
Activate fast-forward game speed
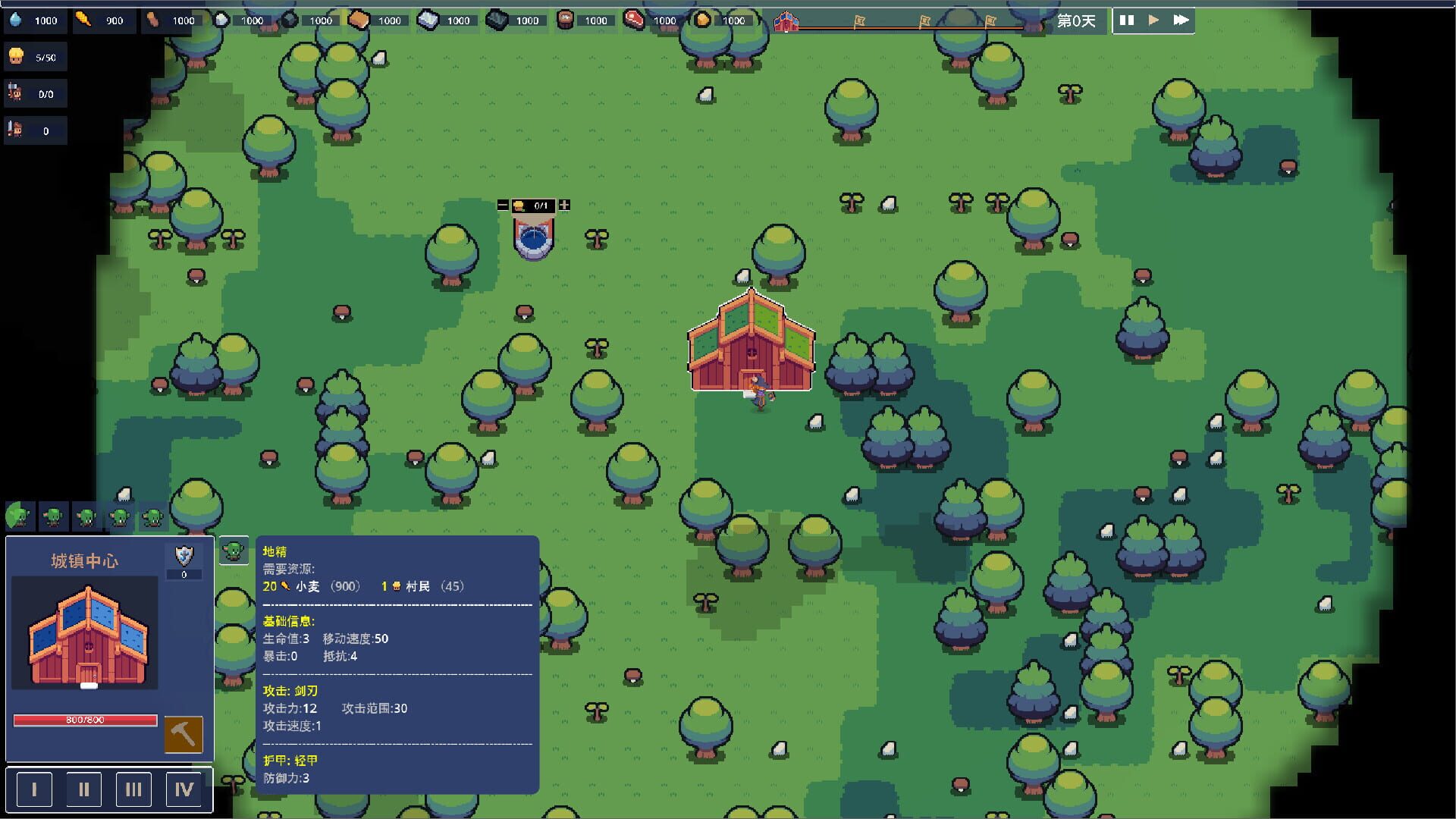1180,20
